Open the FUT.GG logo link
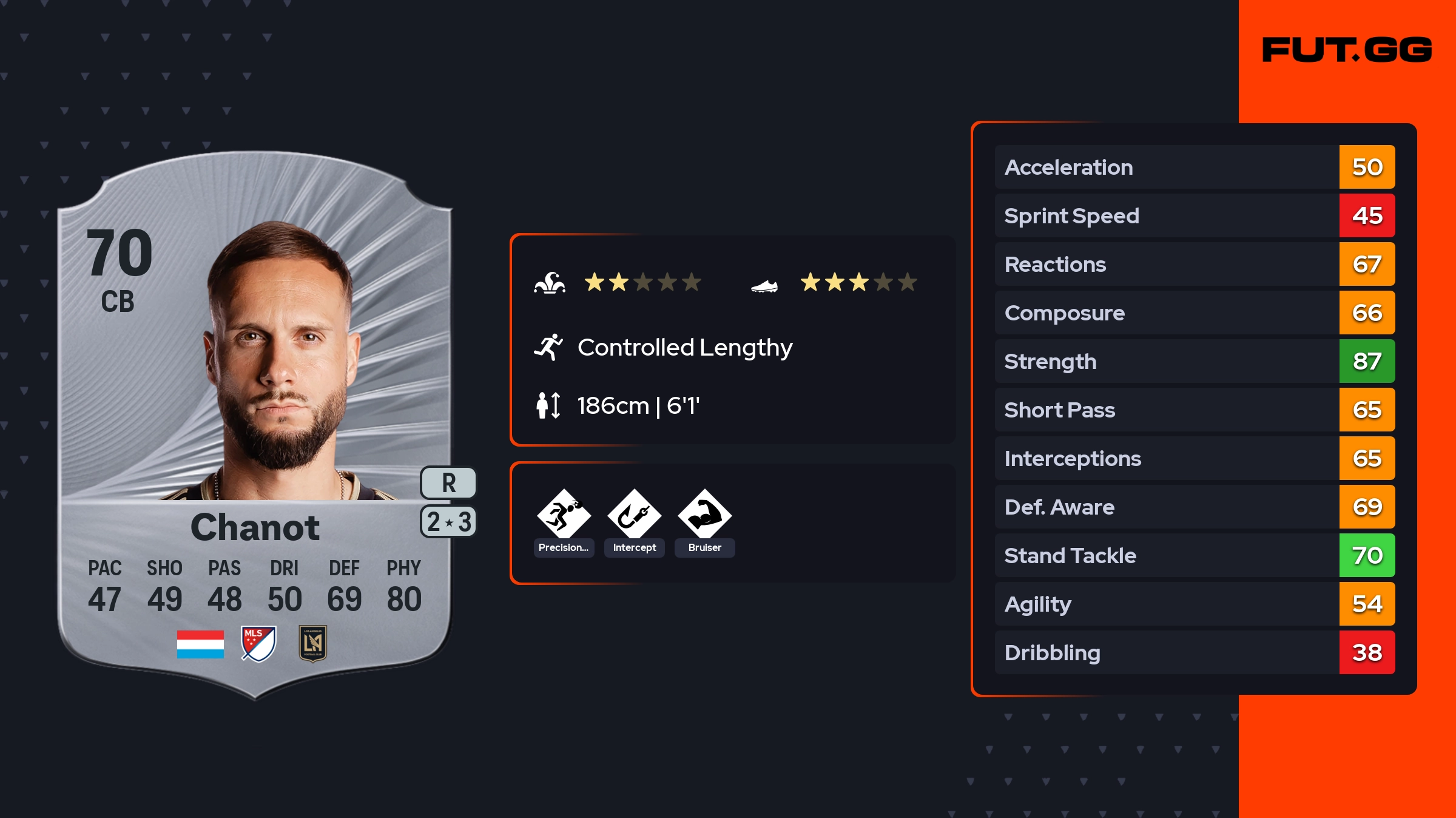Viewport: 1456px width, 818px height. (1347, 50)
